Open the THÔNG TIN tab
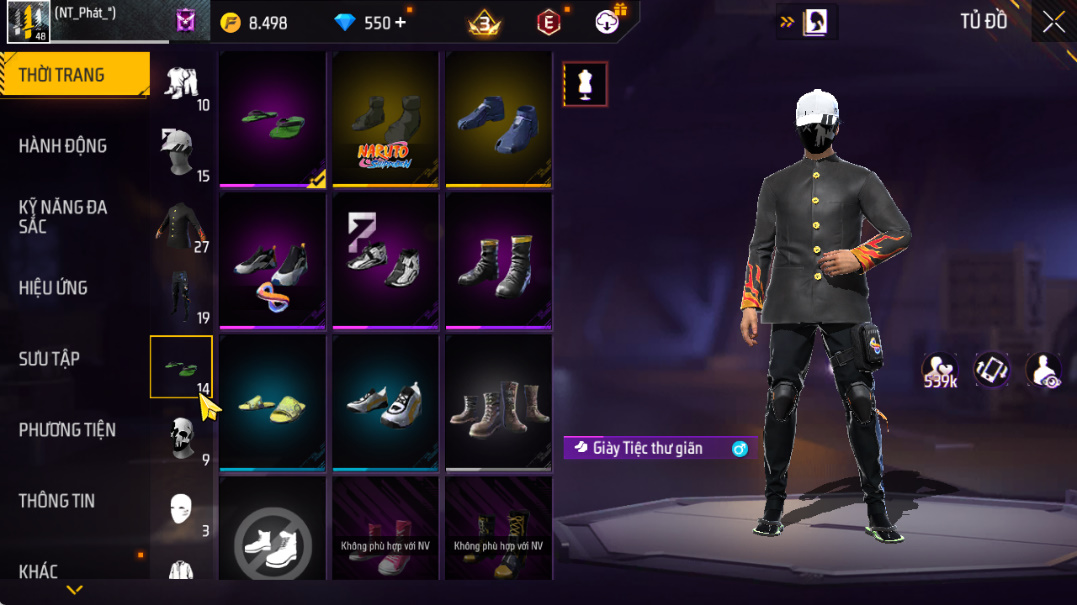This screenshot has height=605, width=1077. pyautogui.click(x=57, y=501)
